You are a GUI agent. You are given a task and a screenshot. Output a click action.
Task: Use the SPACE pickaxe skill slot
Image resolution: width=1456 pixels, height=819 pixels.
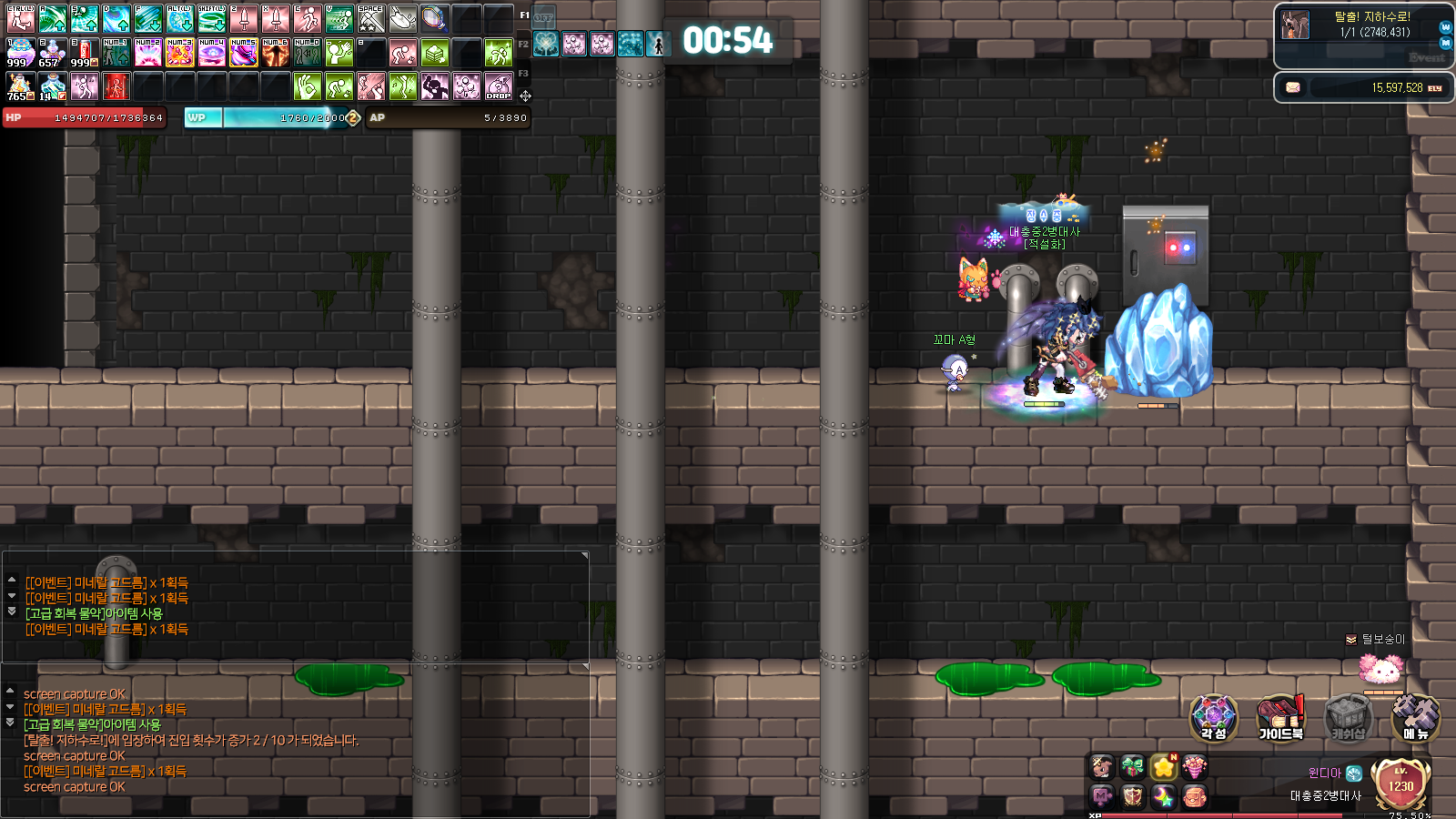click(x=370, y=18)
